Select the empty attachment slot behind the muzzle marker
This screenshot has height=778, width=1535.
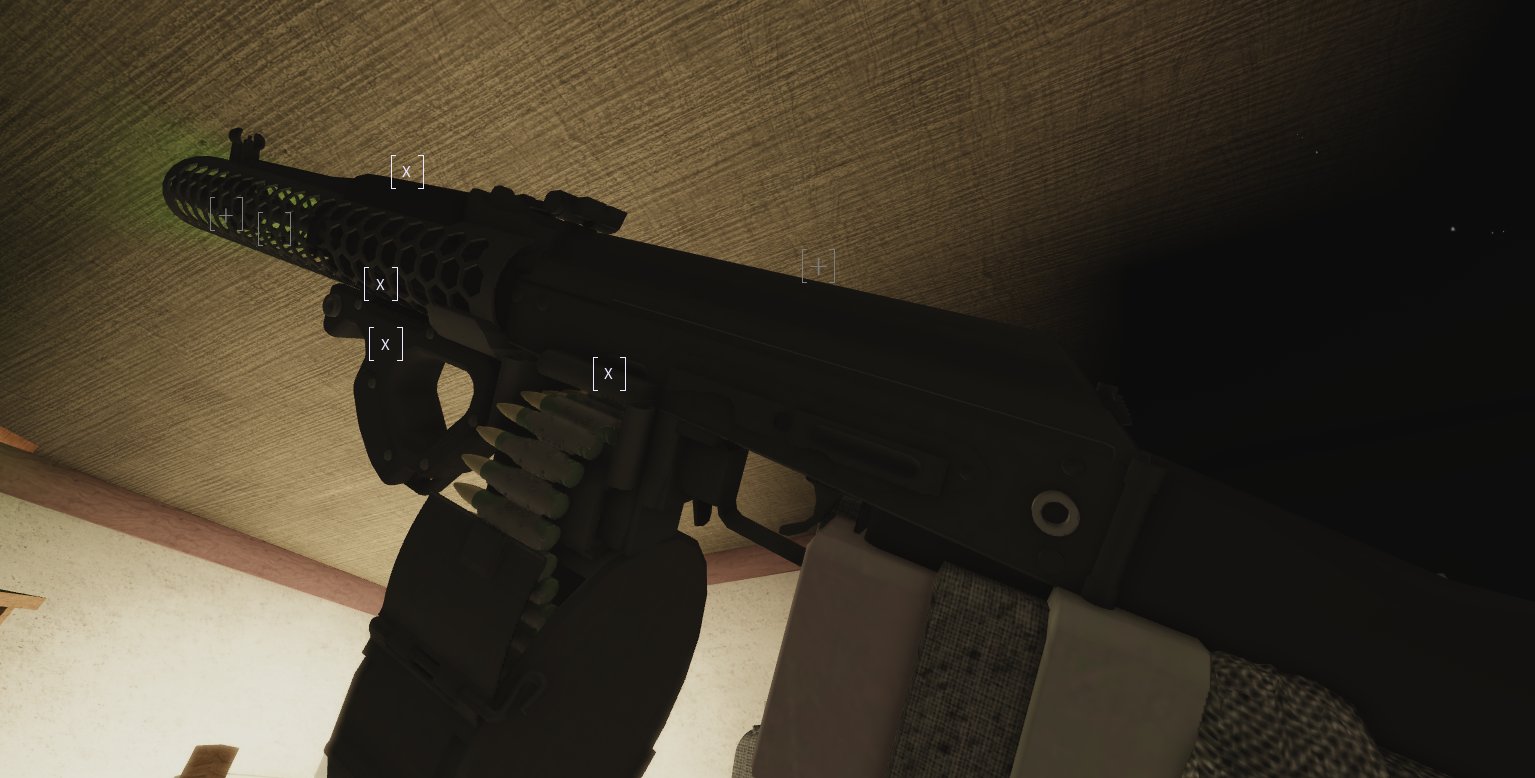(275, 229)
